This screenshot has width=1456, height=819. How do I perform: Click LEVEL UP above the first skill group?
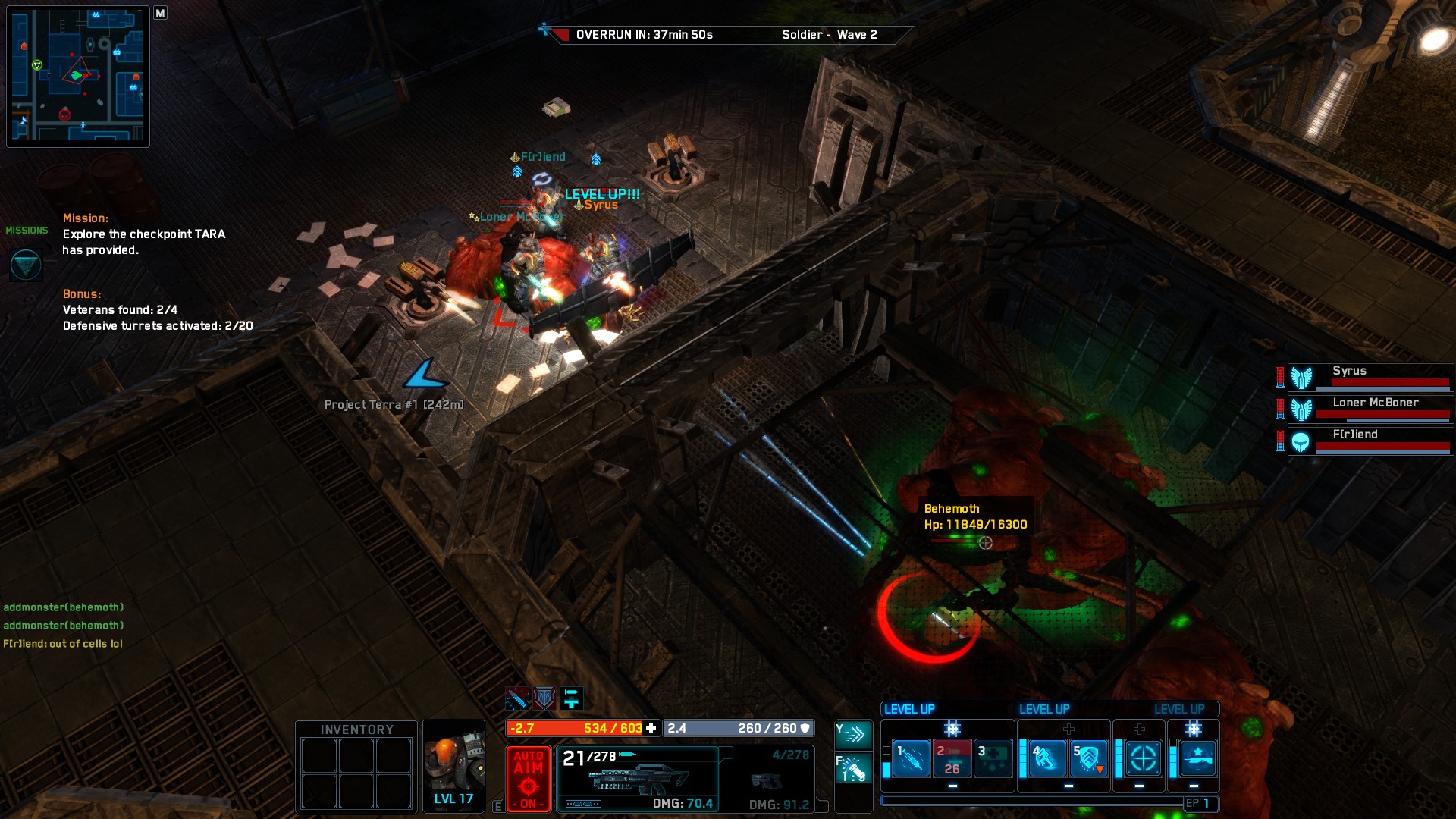(x=910, y=708)
